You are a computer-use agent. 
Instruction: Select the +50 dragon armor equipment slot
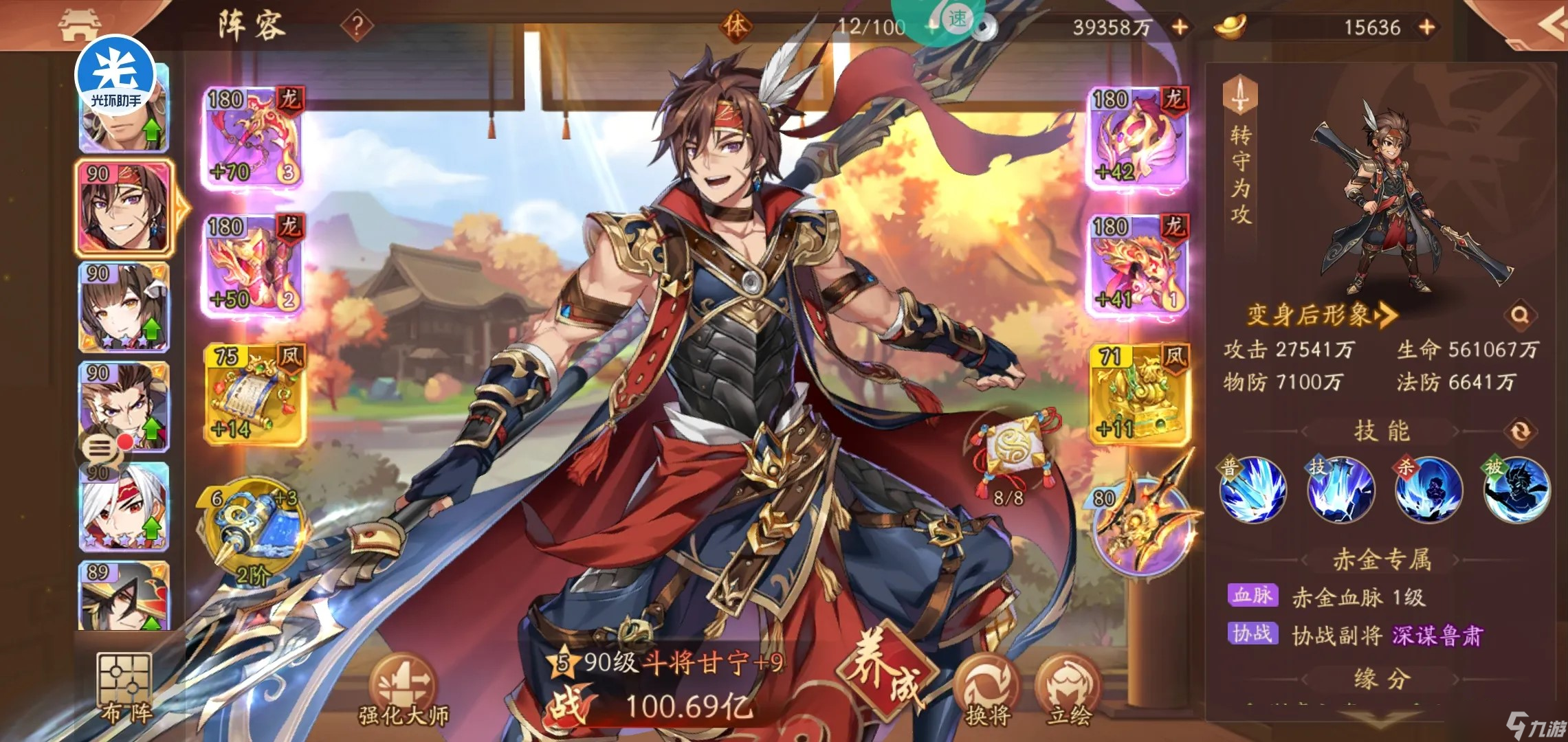pos(253,265)
